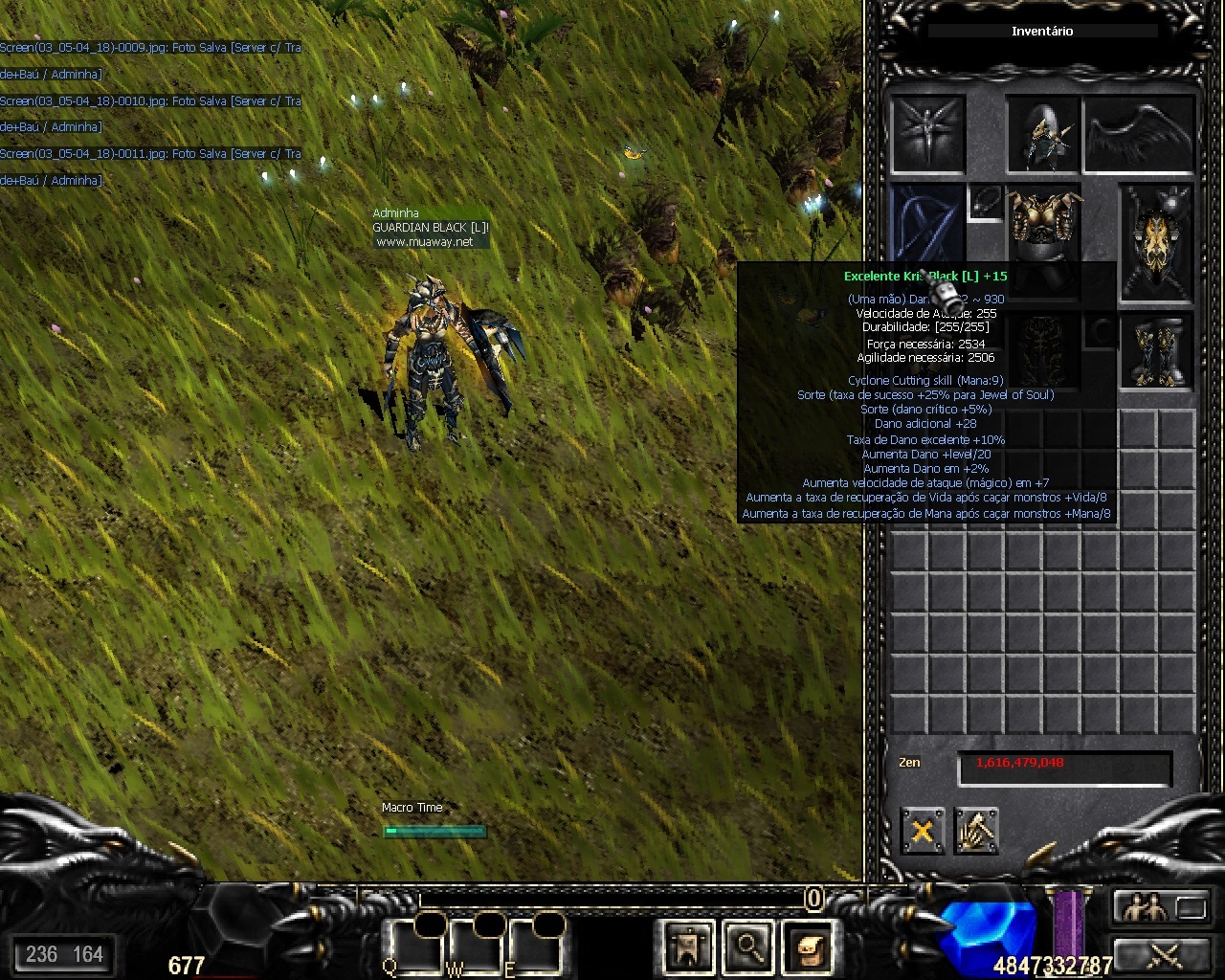Screen dimensions: 1225x980
Task: Select the equipped boots slot
Action: (1157, 349)
